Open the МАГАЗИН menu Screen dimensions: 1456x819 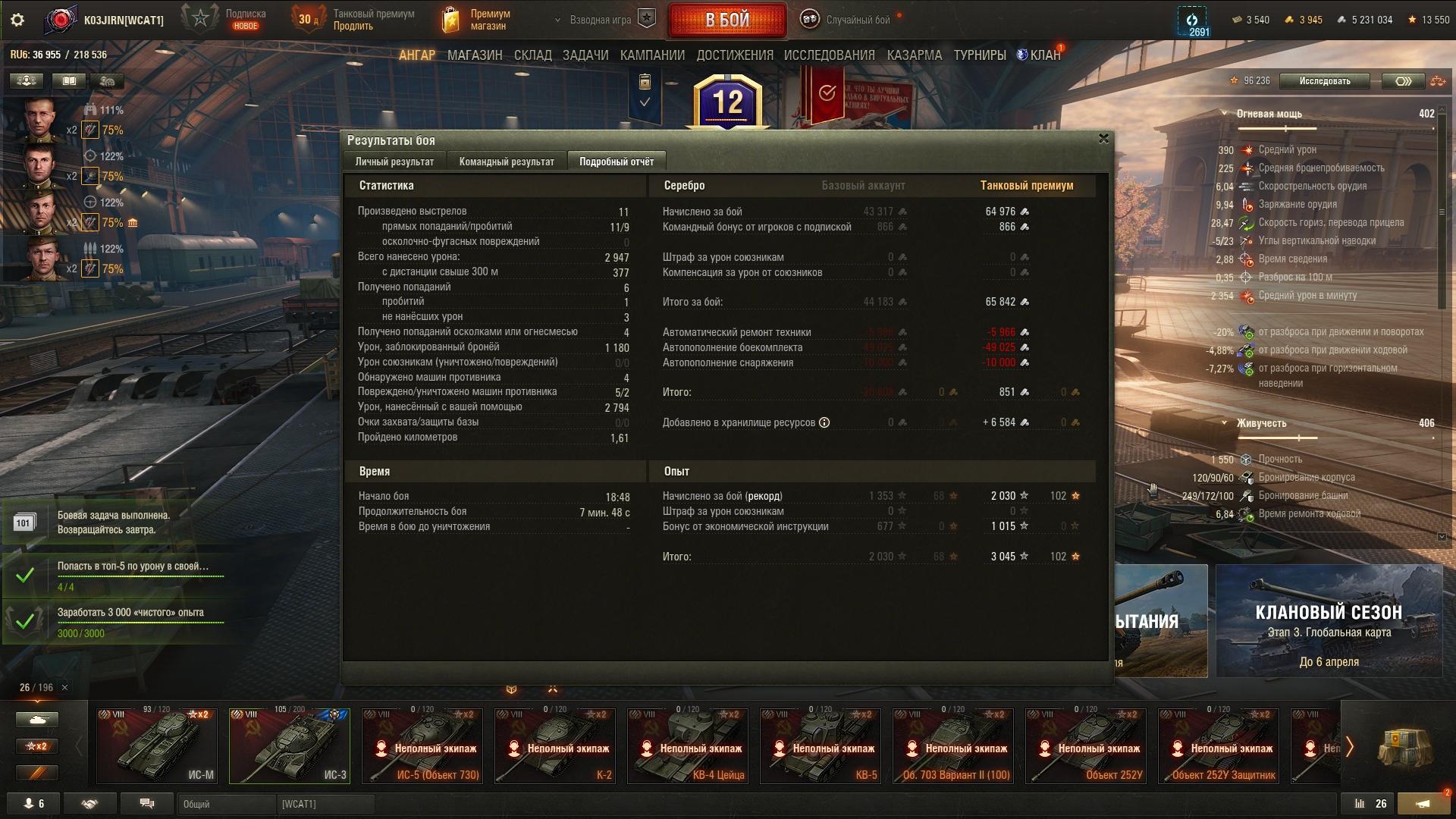pyautogui.click(x=475, y=55)
